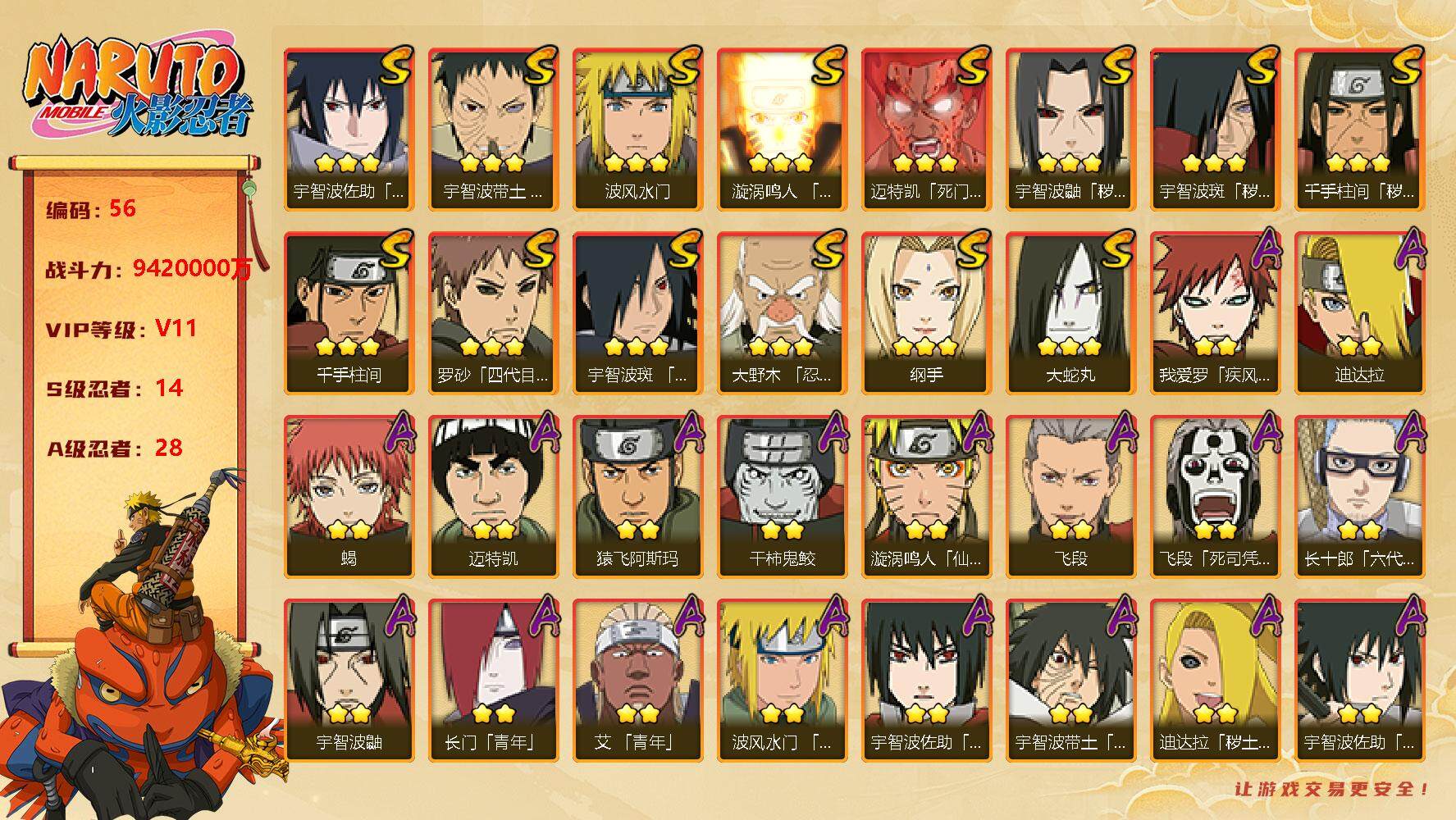Choose the 飞段「死司凭血」skull-face card
This screenshot has width=1456, height=820.
click(x=1215, y=496)
